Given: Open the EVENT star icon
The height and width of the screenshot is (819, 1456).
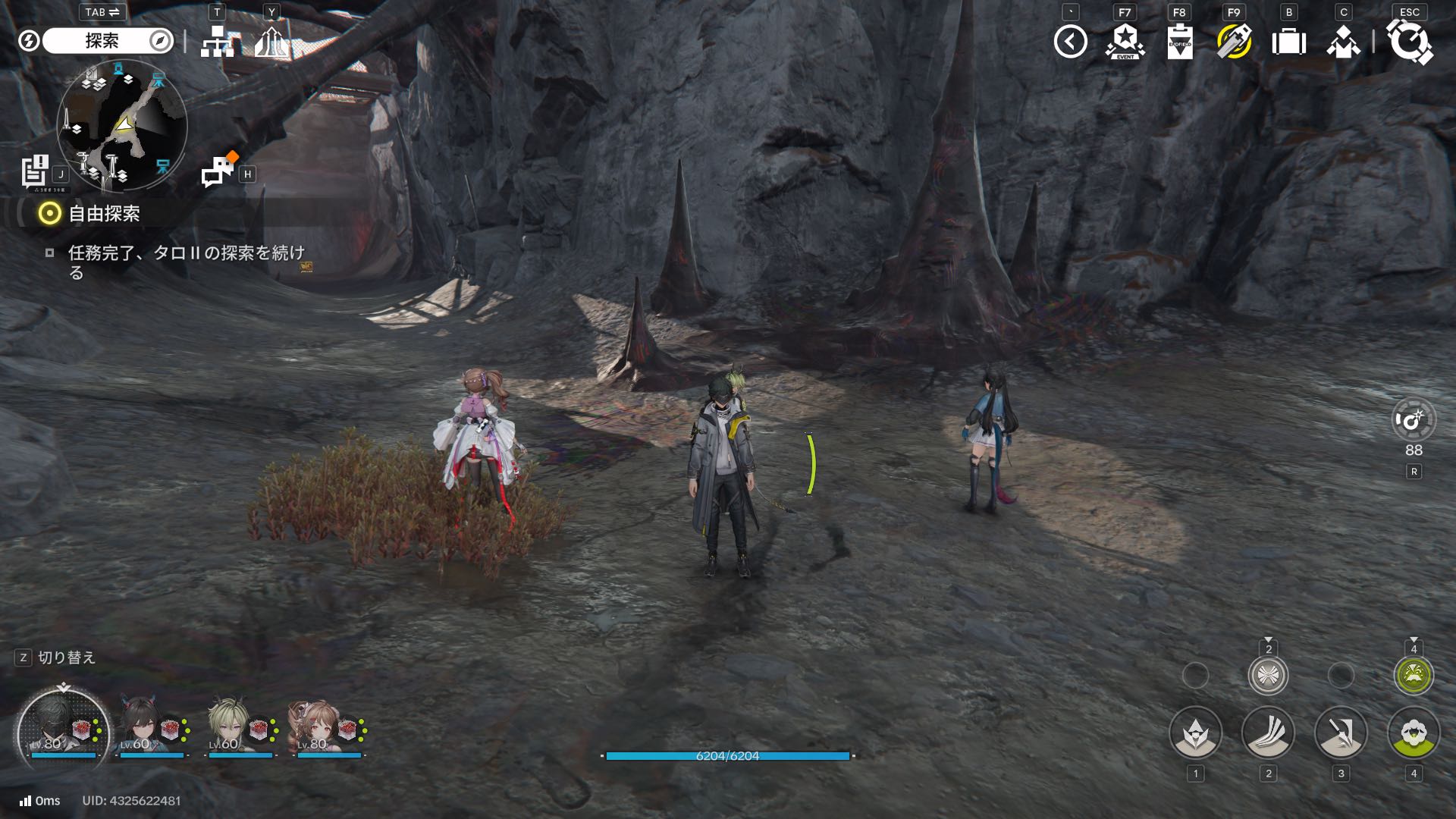Looking at the screenshot, I should (1125, 42).
